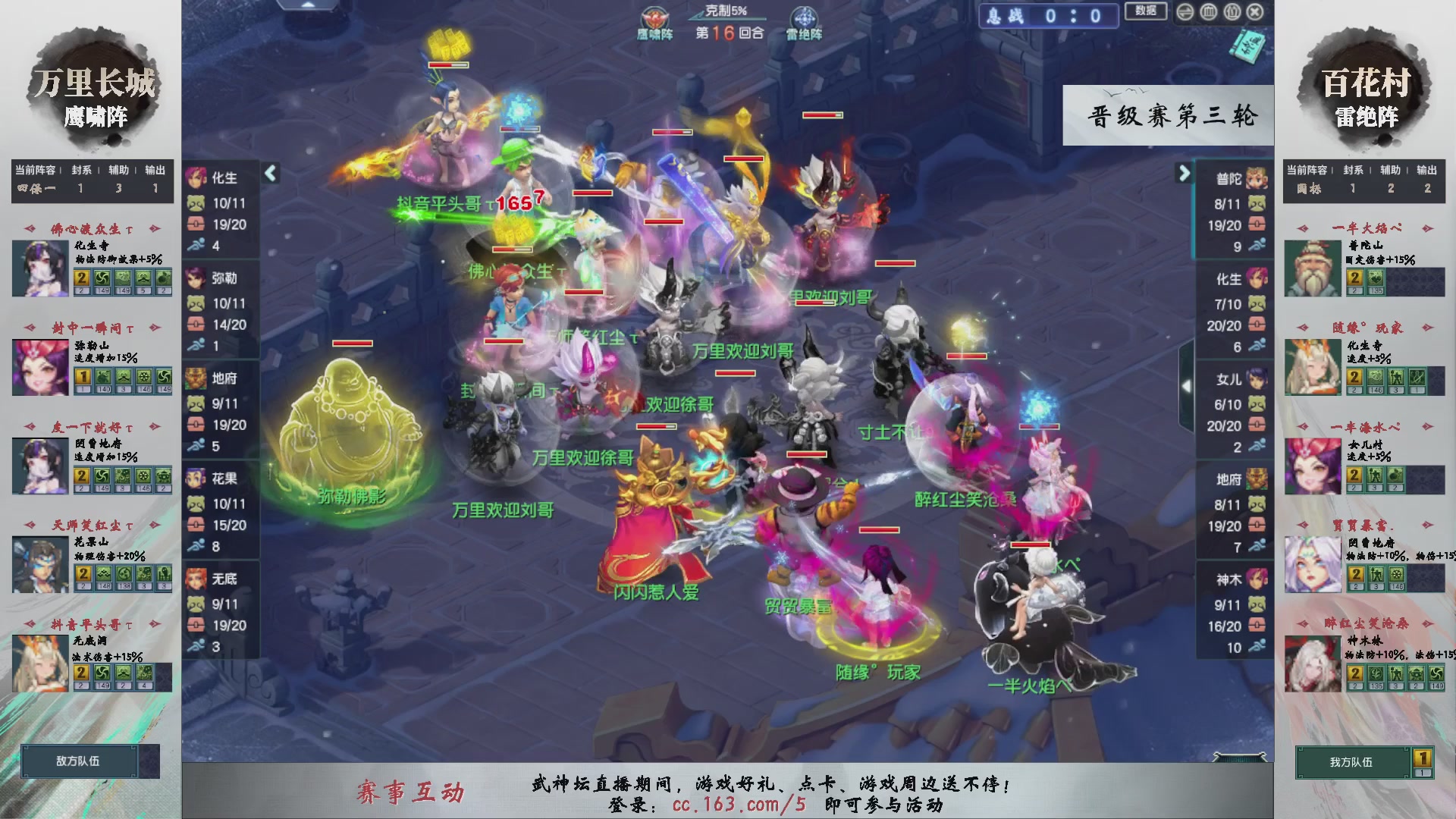The image size is (1456, 819).
Task: Collapse the right team panel with the arrow
Action: point(1185,174)
